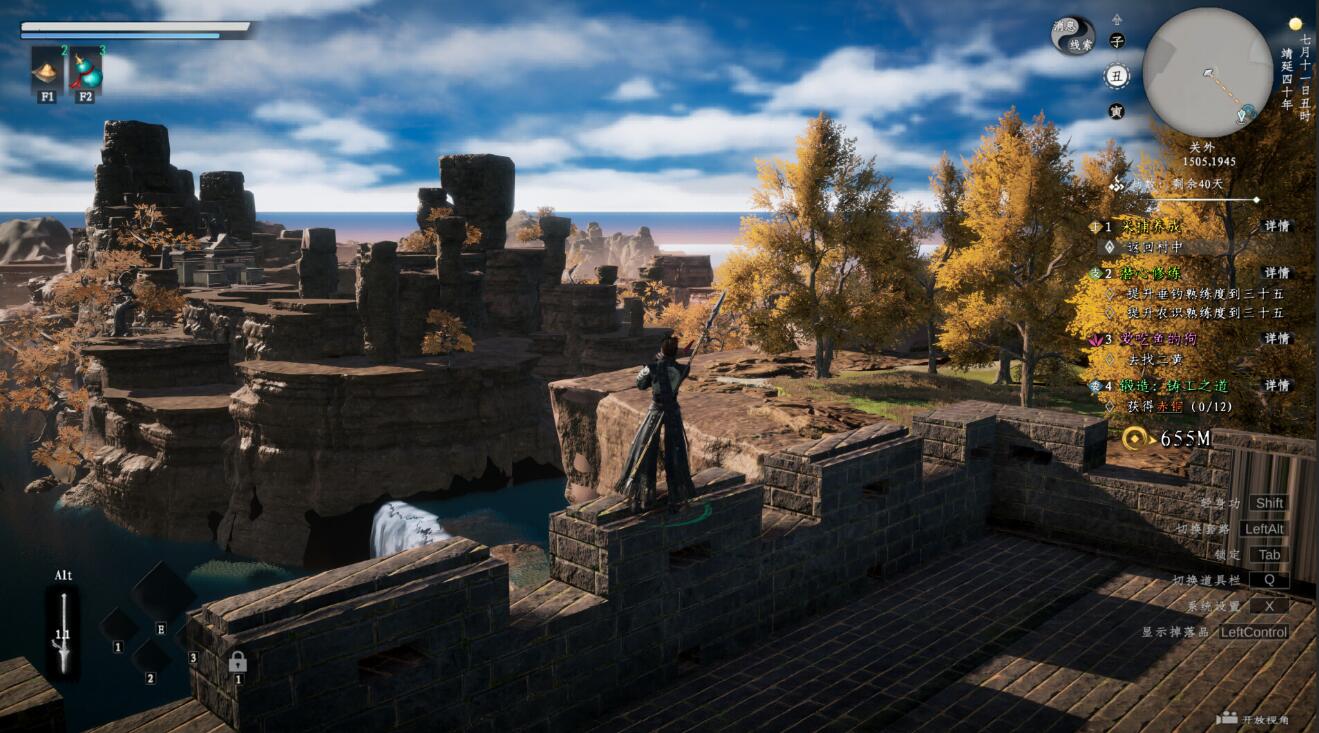Click the 五 time-period marker

1116,75
